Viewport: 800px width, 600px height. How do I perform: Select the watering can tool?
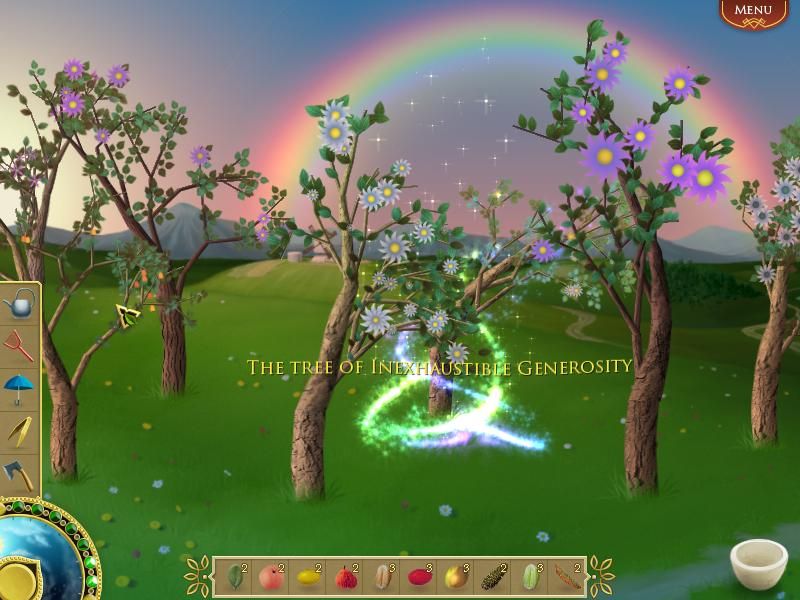[18, 303]
